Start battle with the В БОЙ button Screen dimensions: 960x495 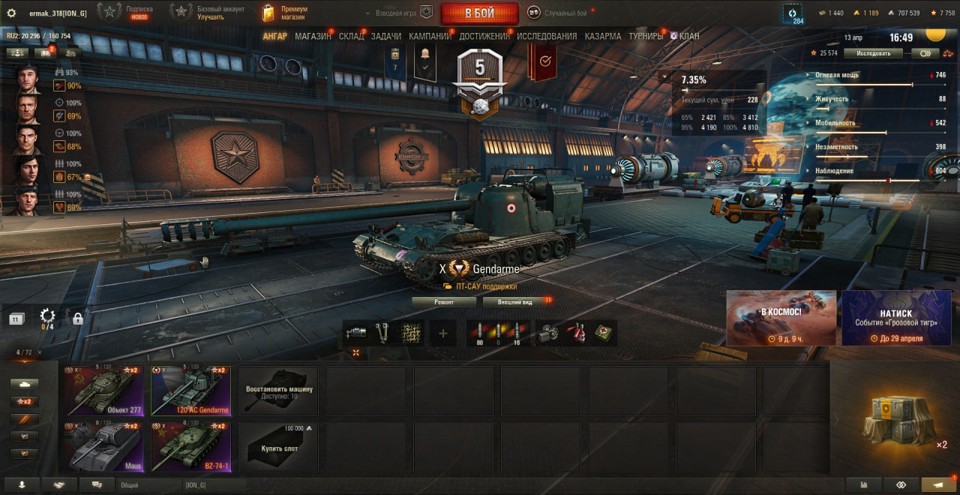click(479, 13)
